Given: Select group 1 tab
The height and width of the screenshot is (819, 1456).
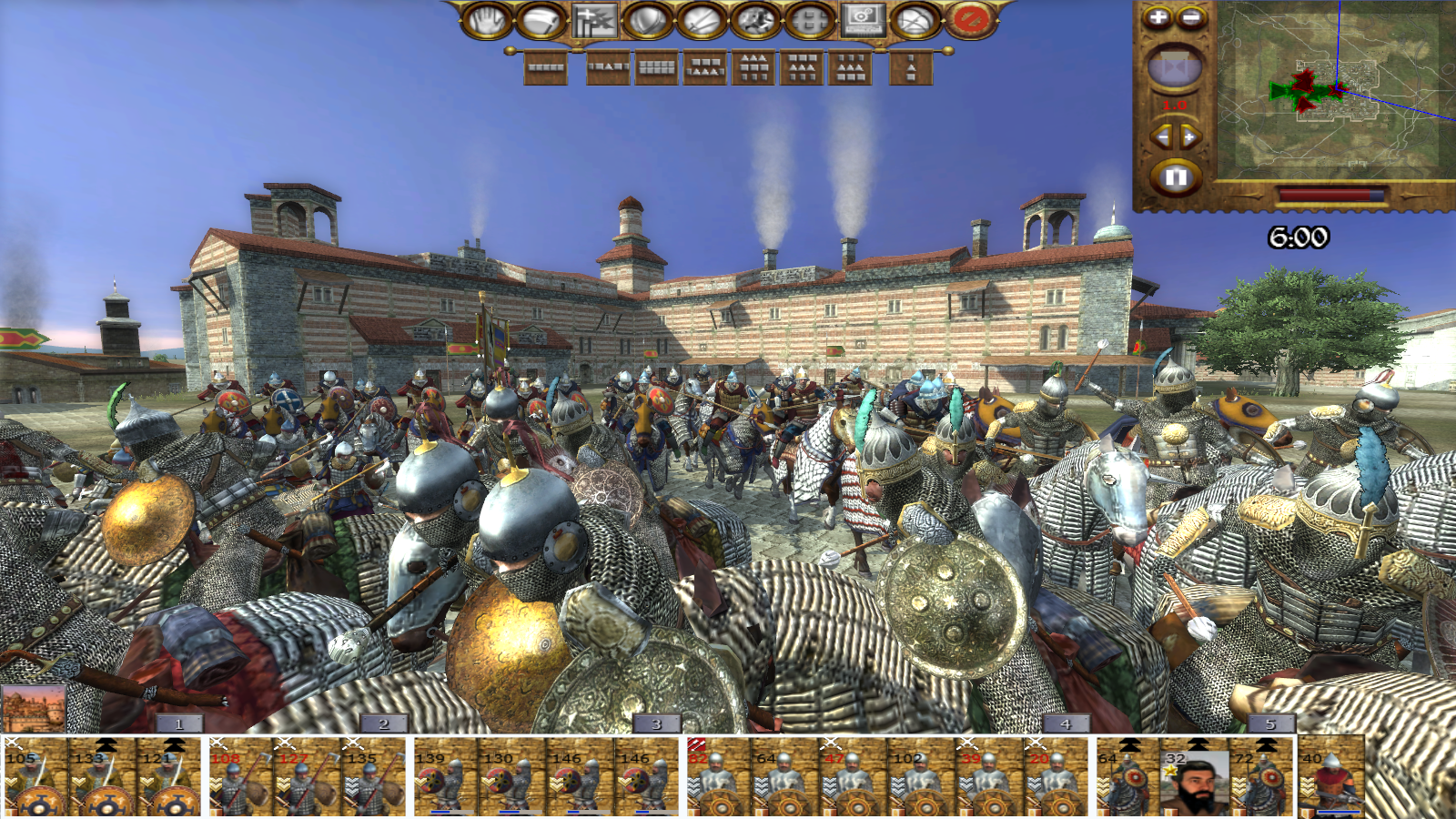Looking at the screenshot, I should 178,723.
